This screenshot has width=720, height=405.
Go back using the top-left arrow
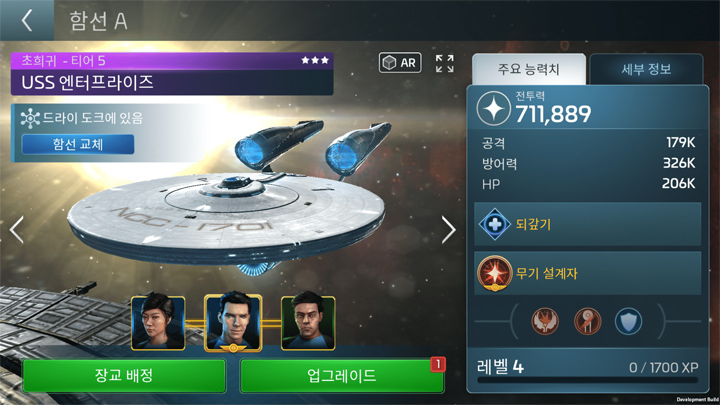coord(27,20)
